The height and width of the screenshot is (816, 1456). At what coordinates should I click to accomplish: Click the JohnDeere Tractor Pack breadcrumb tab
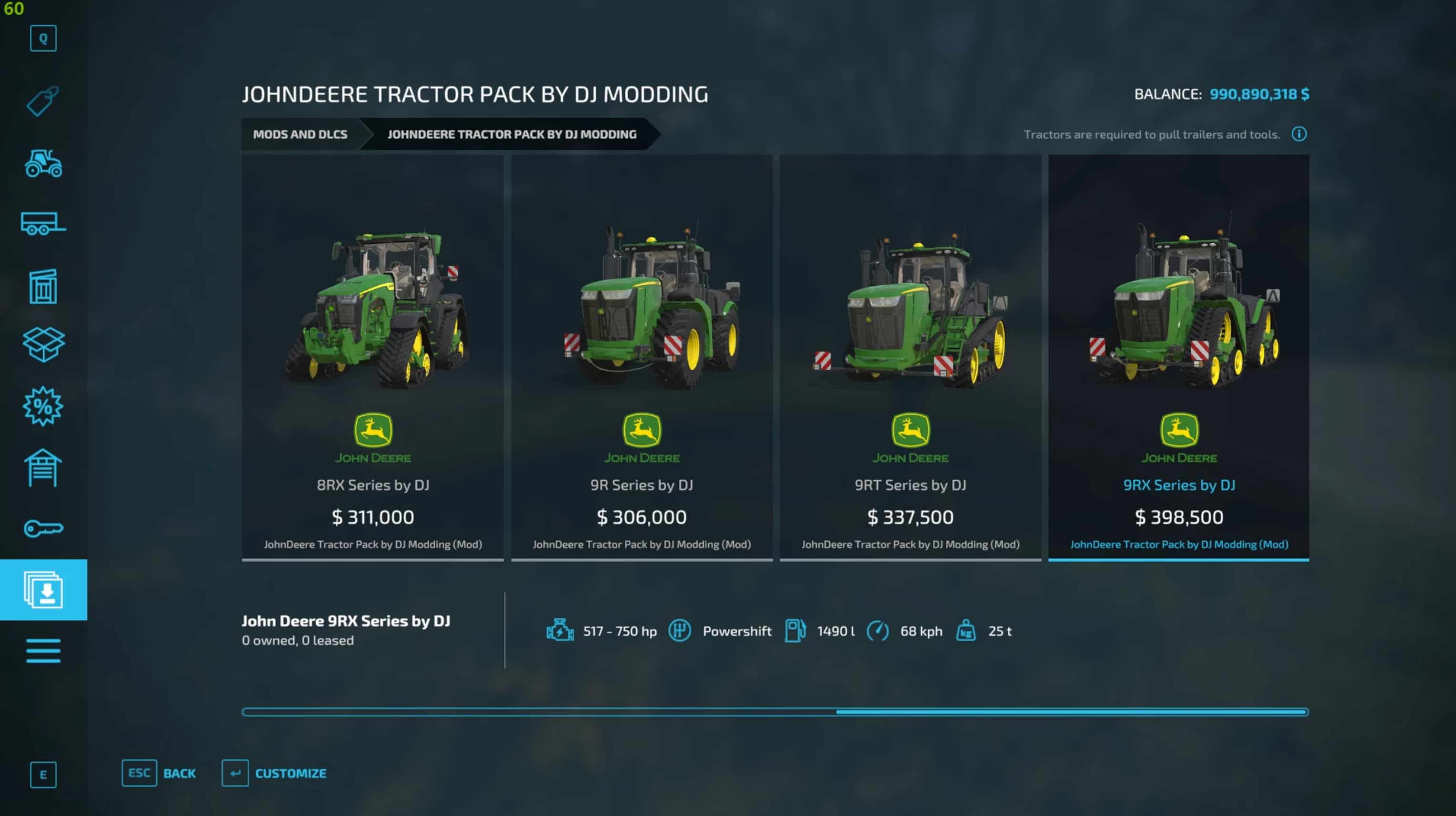pyautogui.click(x=512, y=135)
